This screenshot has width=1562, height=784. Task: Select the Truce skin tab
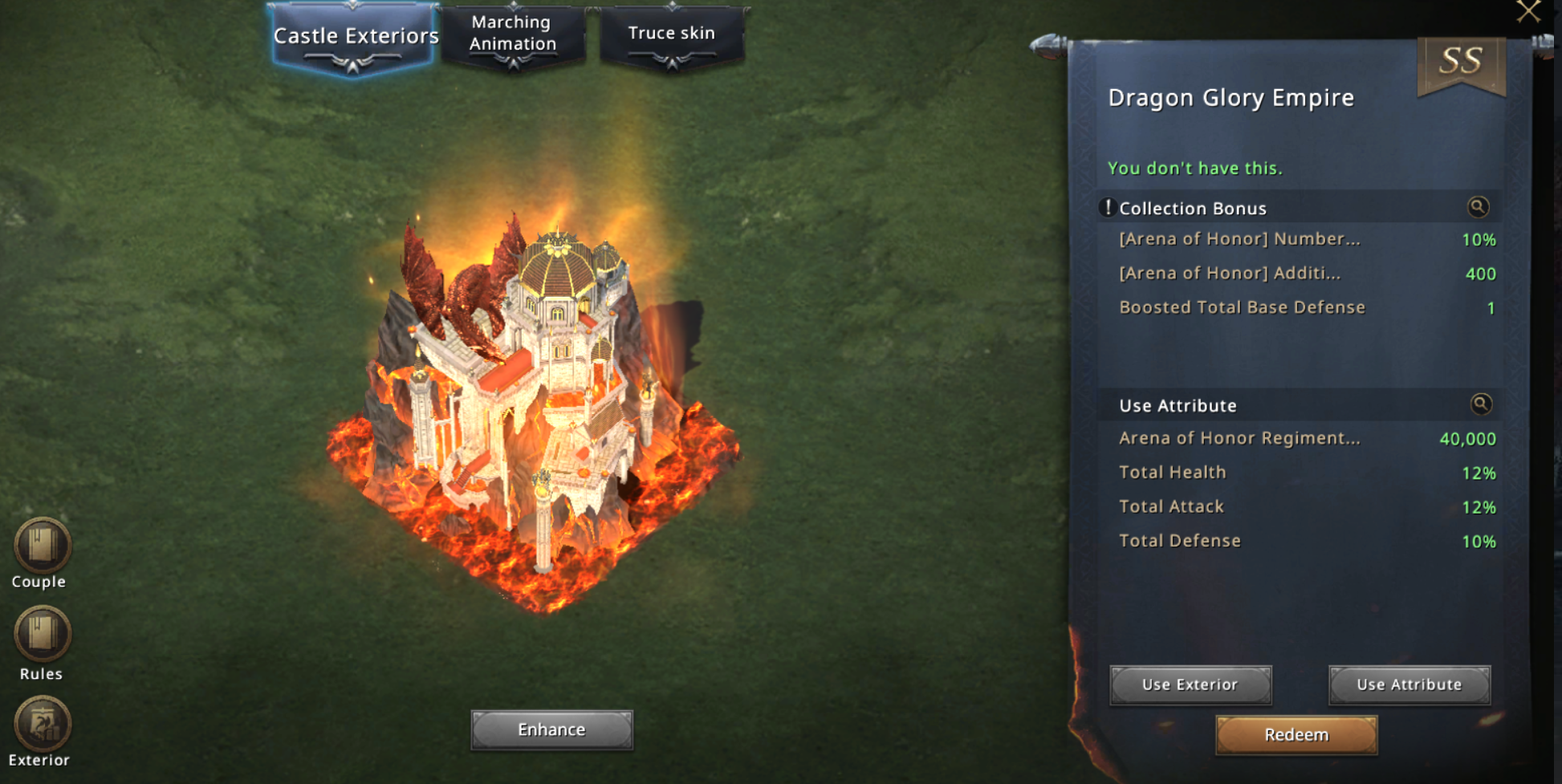(x=671, y=34)
